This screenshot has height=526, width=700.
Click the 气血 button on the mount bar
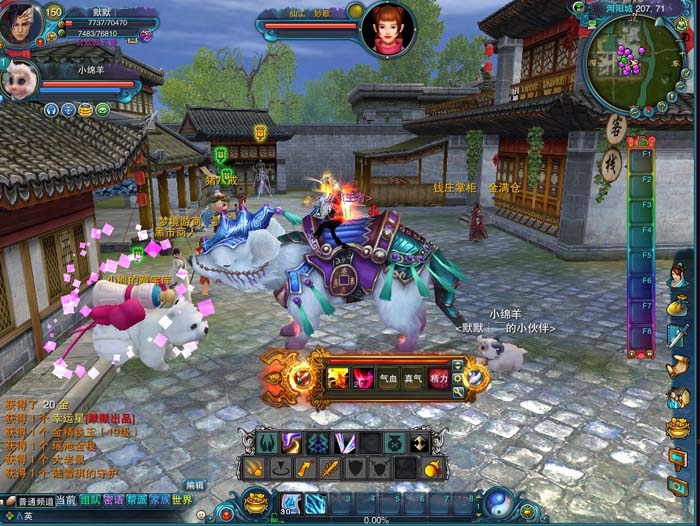(388, 378)
